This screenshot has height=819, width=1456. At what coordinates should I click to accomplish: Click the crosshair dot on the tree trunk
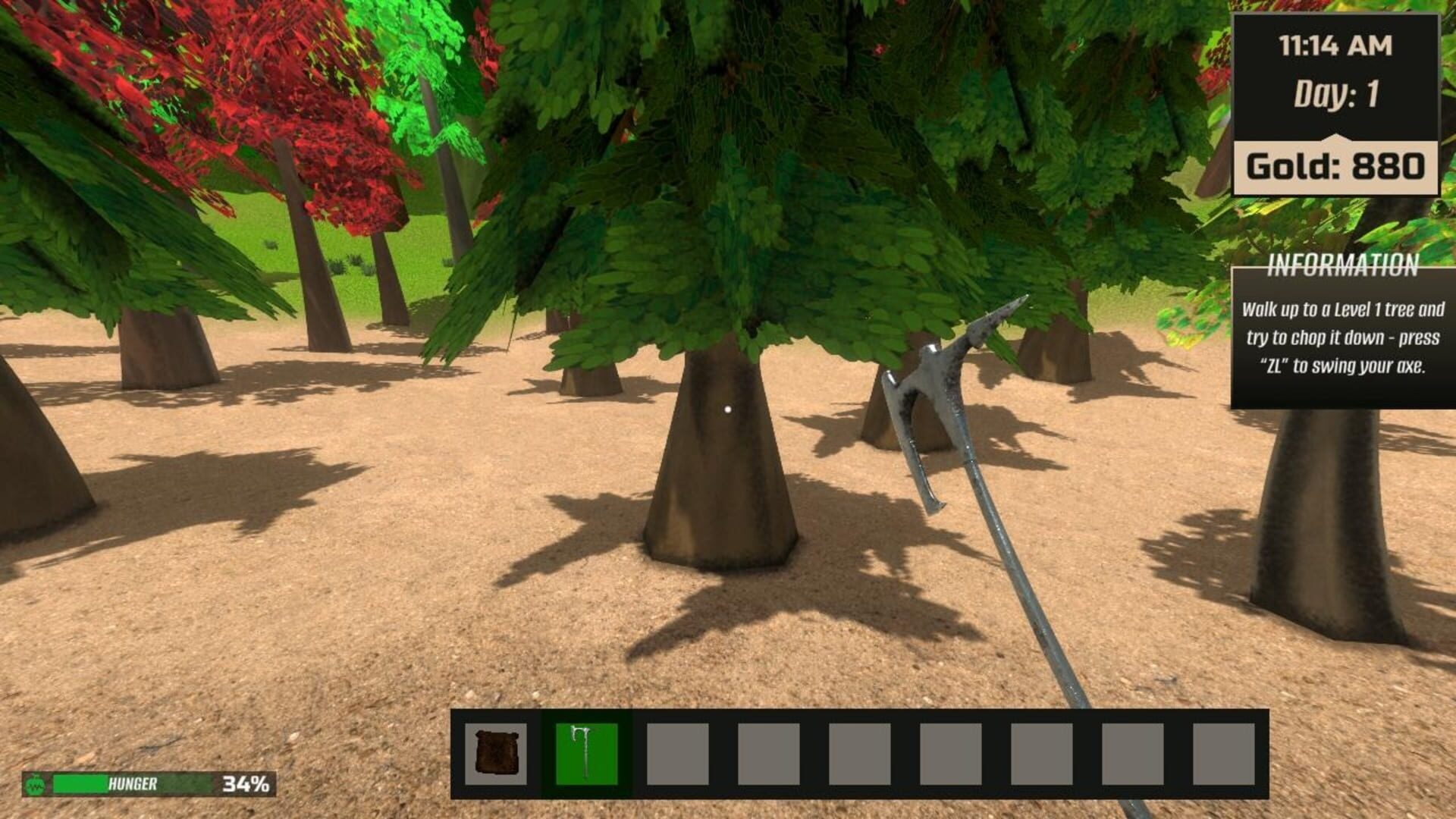click(x=729, y=408)
